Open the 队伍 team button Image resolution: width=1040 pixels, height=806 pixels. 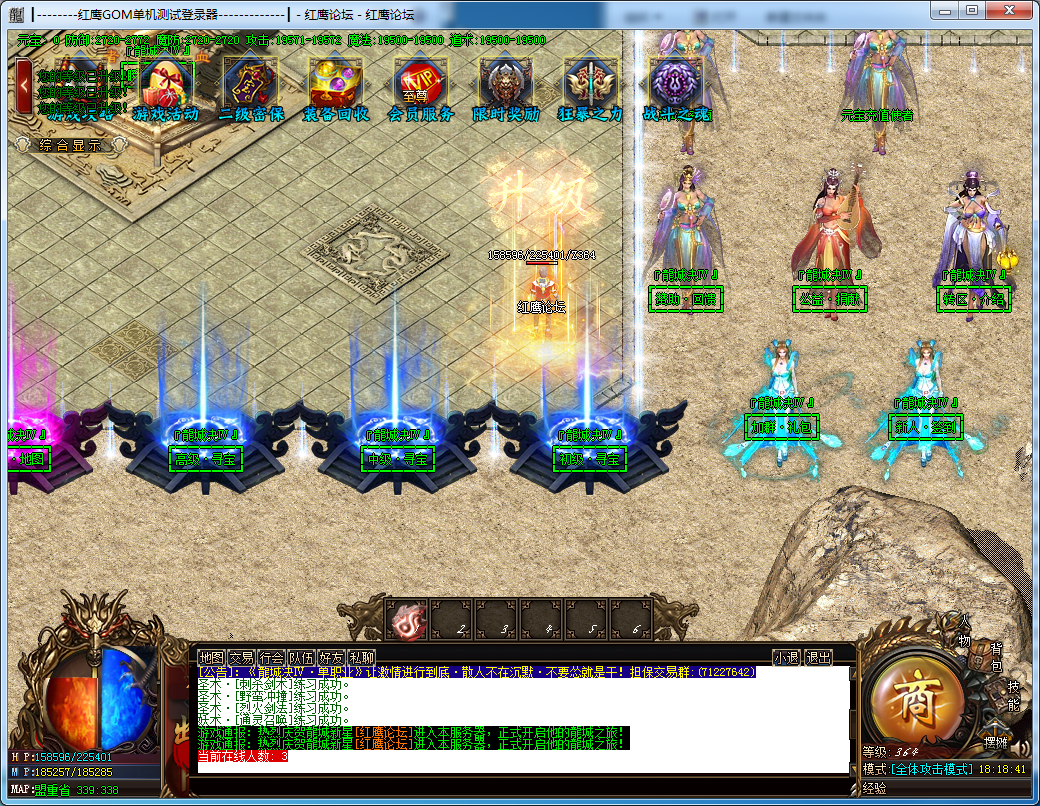point(301,657)
